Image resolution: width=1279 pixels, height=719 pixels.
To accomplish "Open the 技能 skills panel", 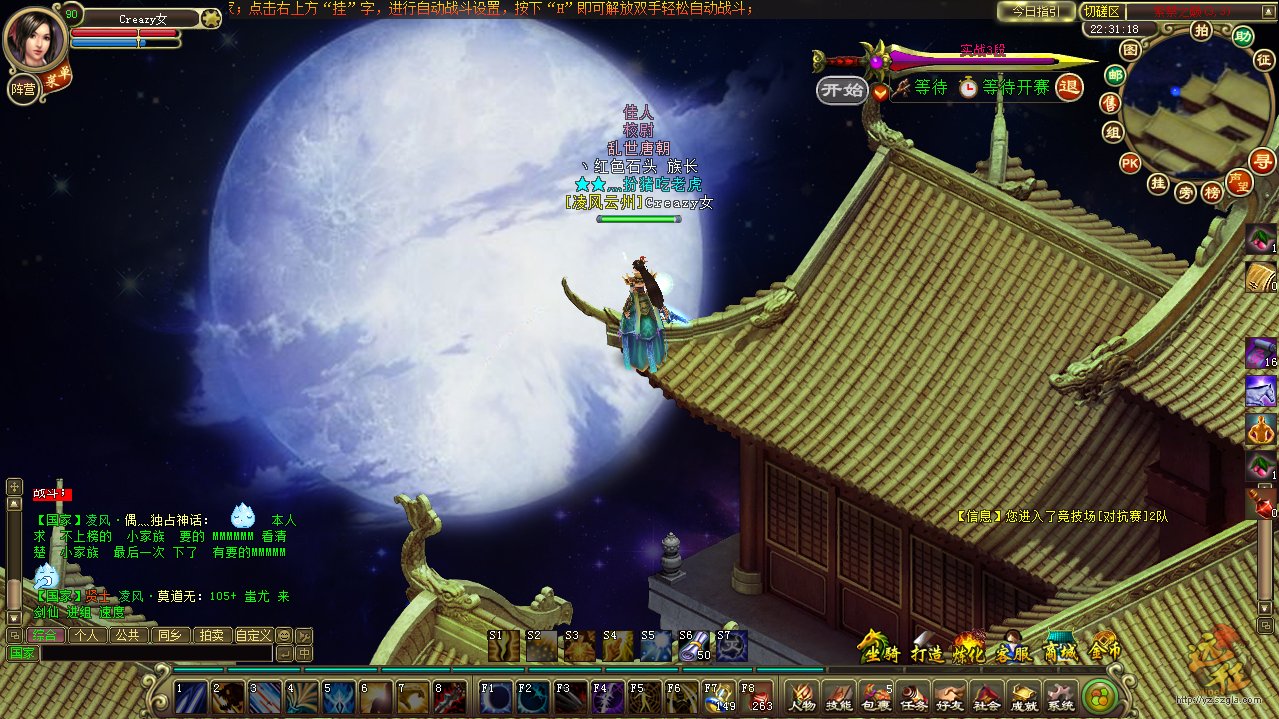I will (839, 696).
